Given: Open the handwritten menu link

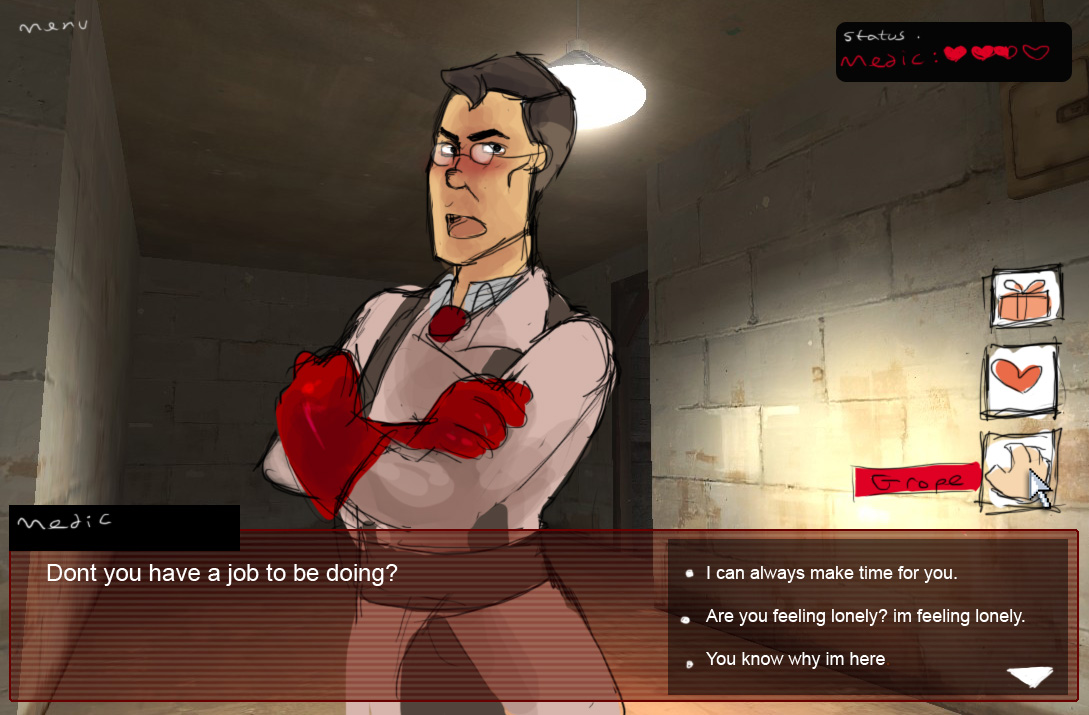Looking at the screenshot, I should (53, 26).
